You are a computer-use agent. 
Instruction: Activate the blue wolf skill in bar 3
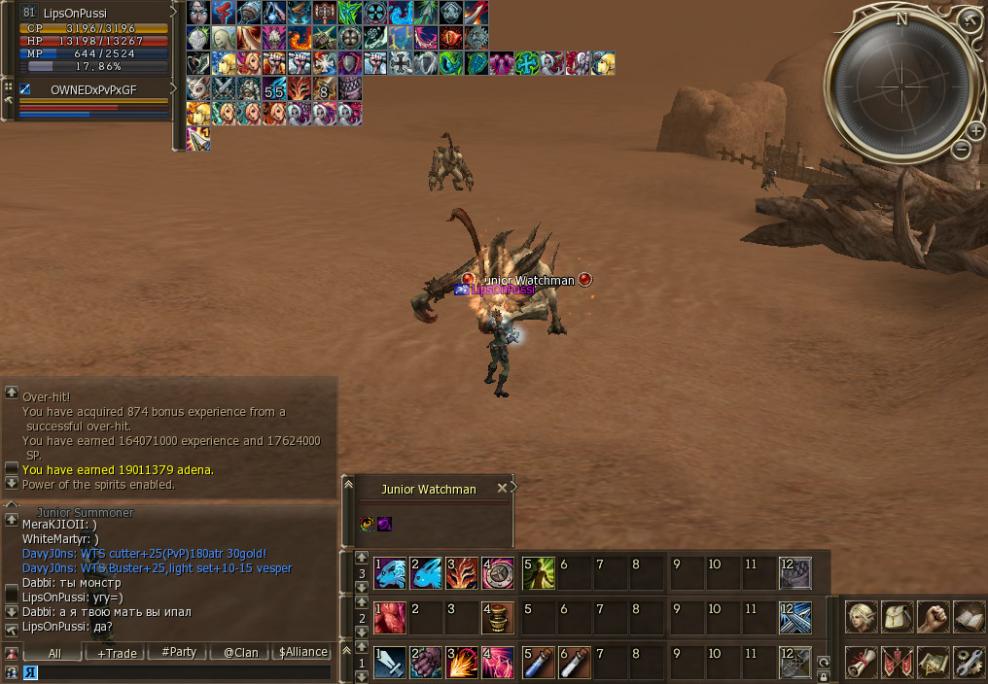click(390, 574)
